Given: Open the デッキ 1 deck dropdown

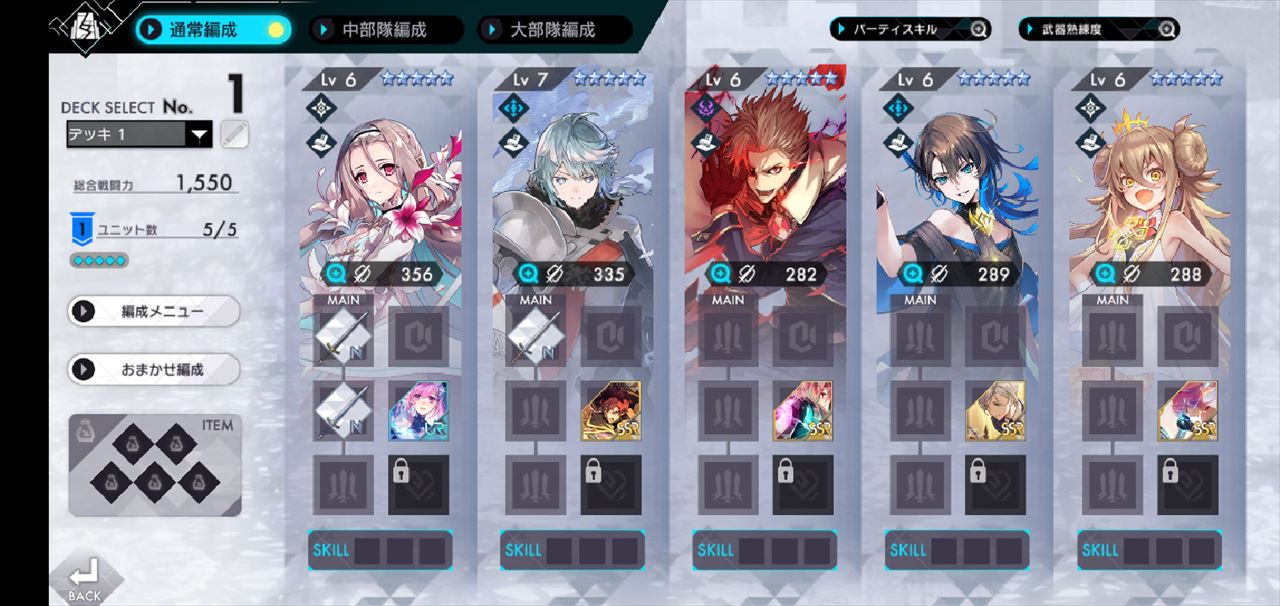Looking at the screenshot, I should (x=139, y=134).
